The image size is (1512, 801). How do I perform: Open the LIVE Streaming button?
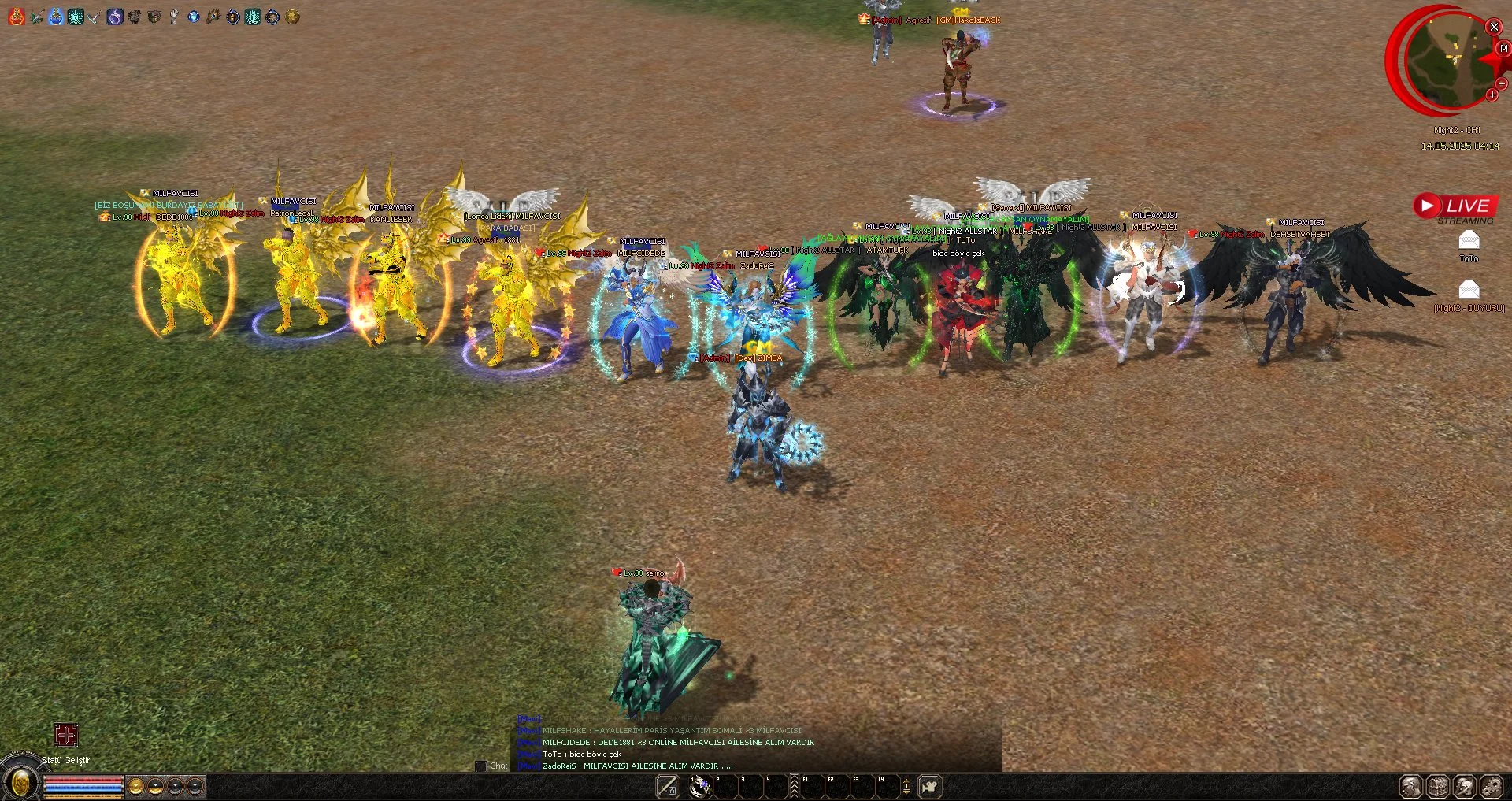pyautogui.click(x=1455, y=206)
